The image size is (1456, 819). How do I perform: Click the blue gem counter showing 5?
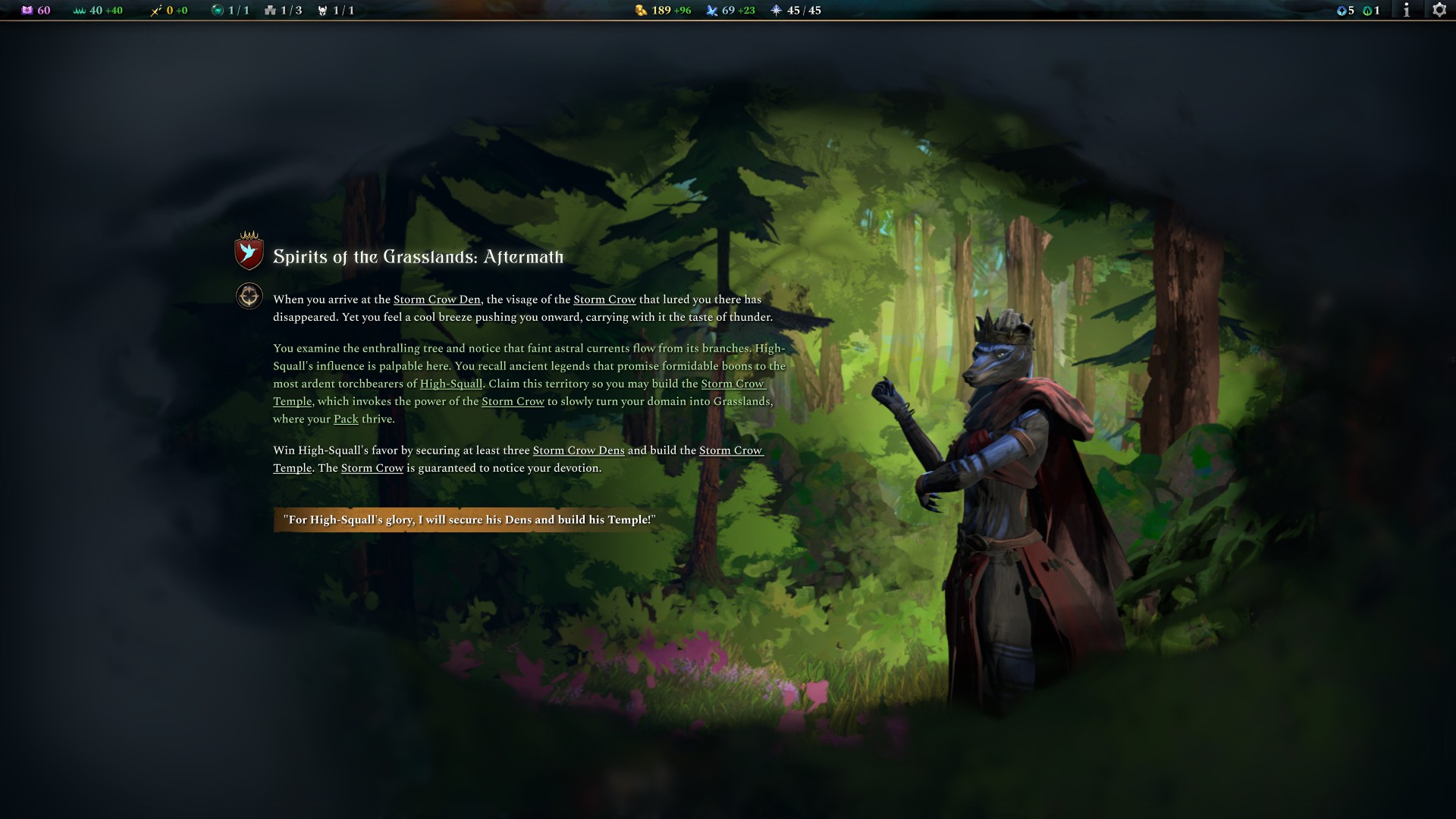pyautogui.click(x=1342, y=11)
